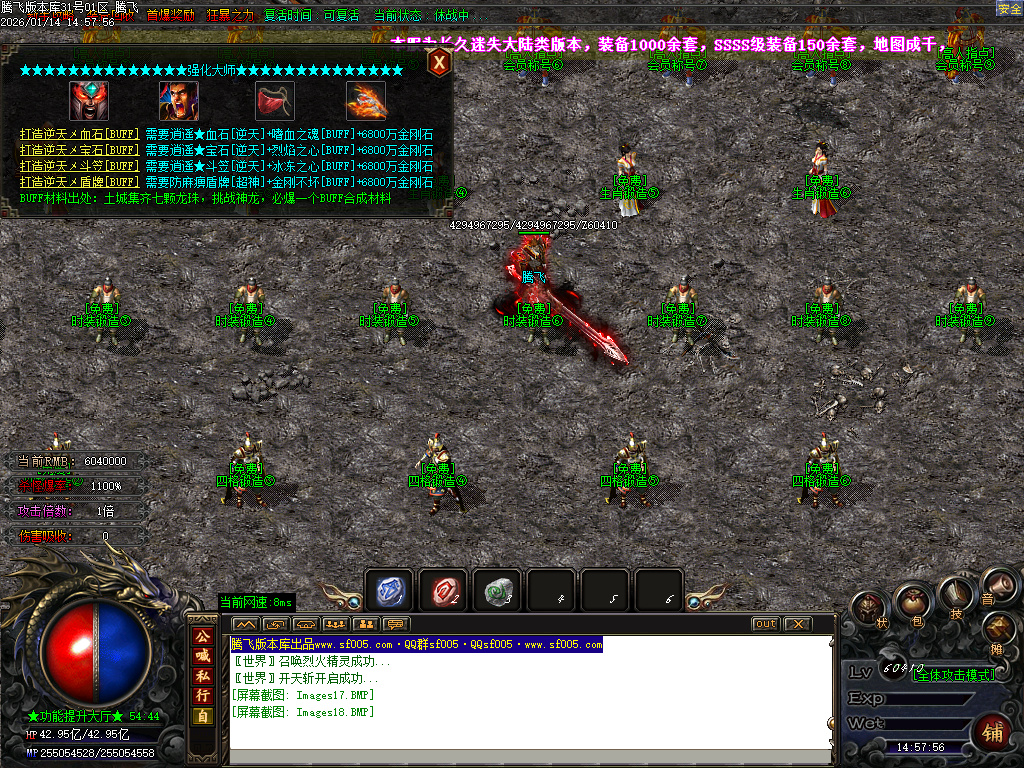
Task: Open the shop (铺) button
Action: 991,730
